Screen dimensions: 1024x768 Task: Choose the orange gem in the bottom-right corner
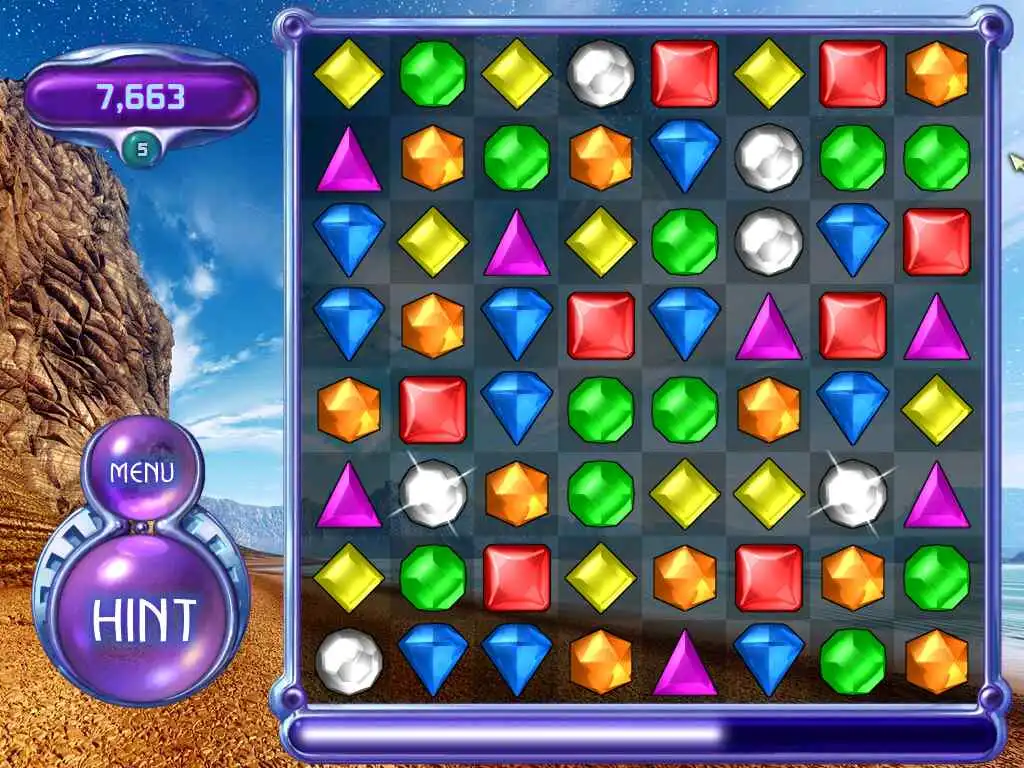tap(936, 661)
